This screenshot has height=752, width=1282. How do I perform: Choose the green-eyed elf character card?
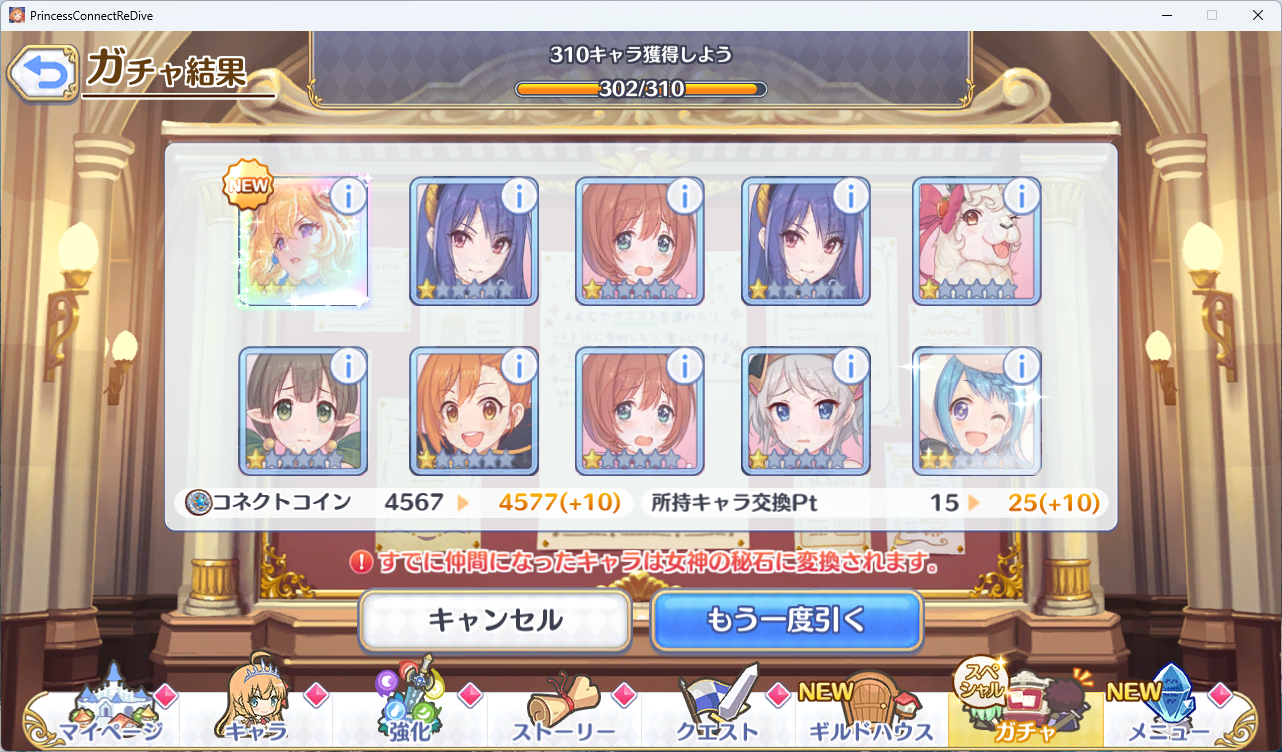303,412
